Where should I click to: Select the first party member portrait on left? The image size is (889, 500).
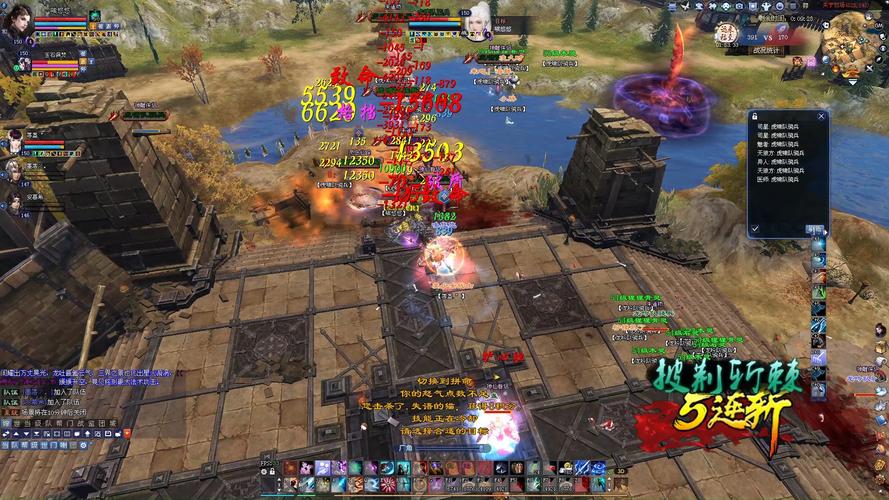[x=14, y=139]
